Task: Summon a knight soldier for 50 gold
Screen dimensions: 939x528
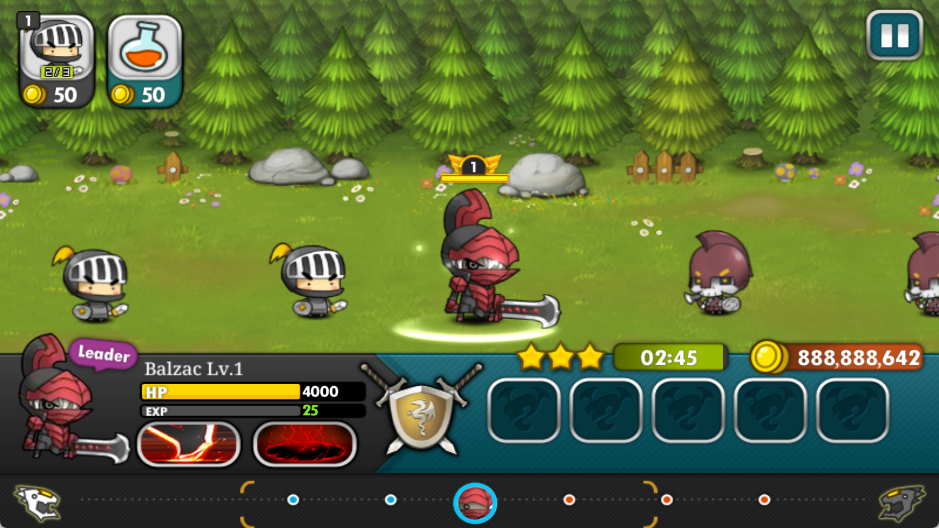Action: click(57, 61)
